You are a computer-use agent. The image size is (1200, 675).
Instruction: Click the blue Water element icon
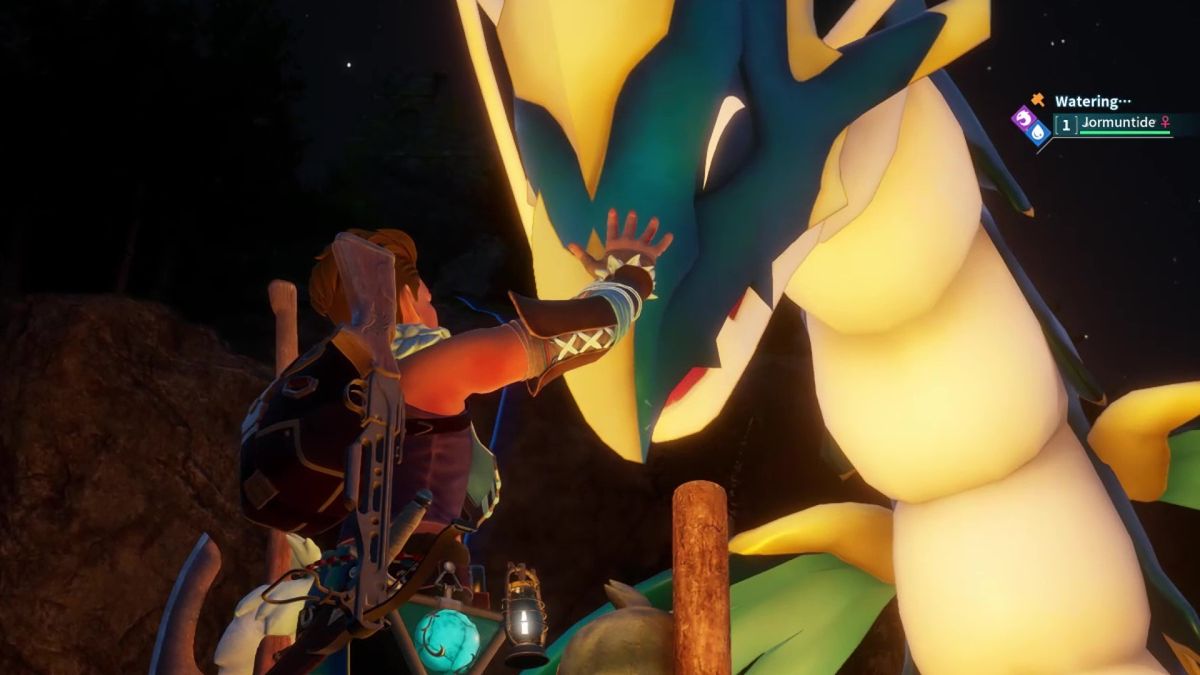pyautogui.click(x=1037, y=131)
